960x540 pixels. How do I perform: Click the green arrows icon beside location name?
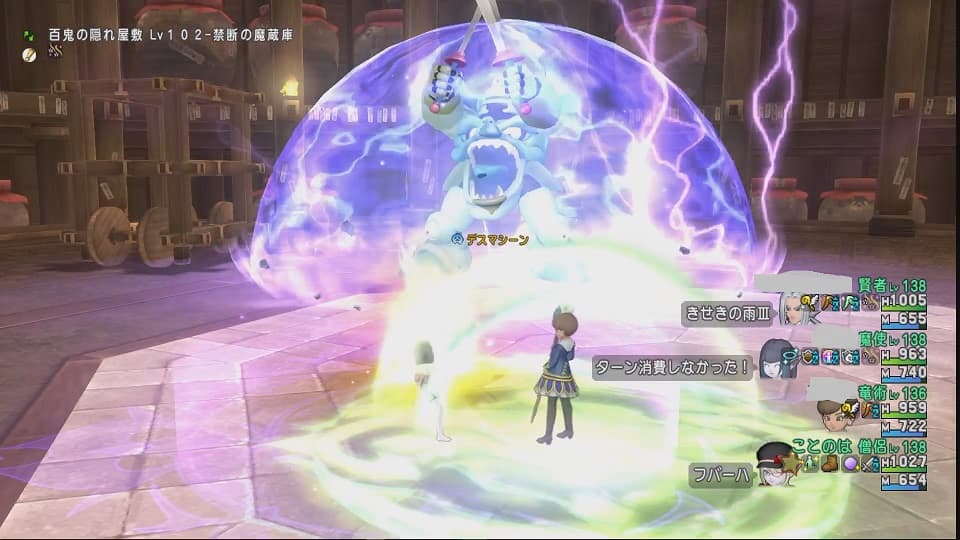point(33,32)
